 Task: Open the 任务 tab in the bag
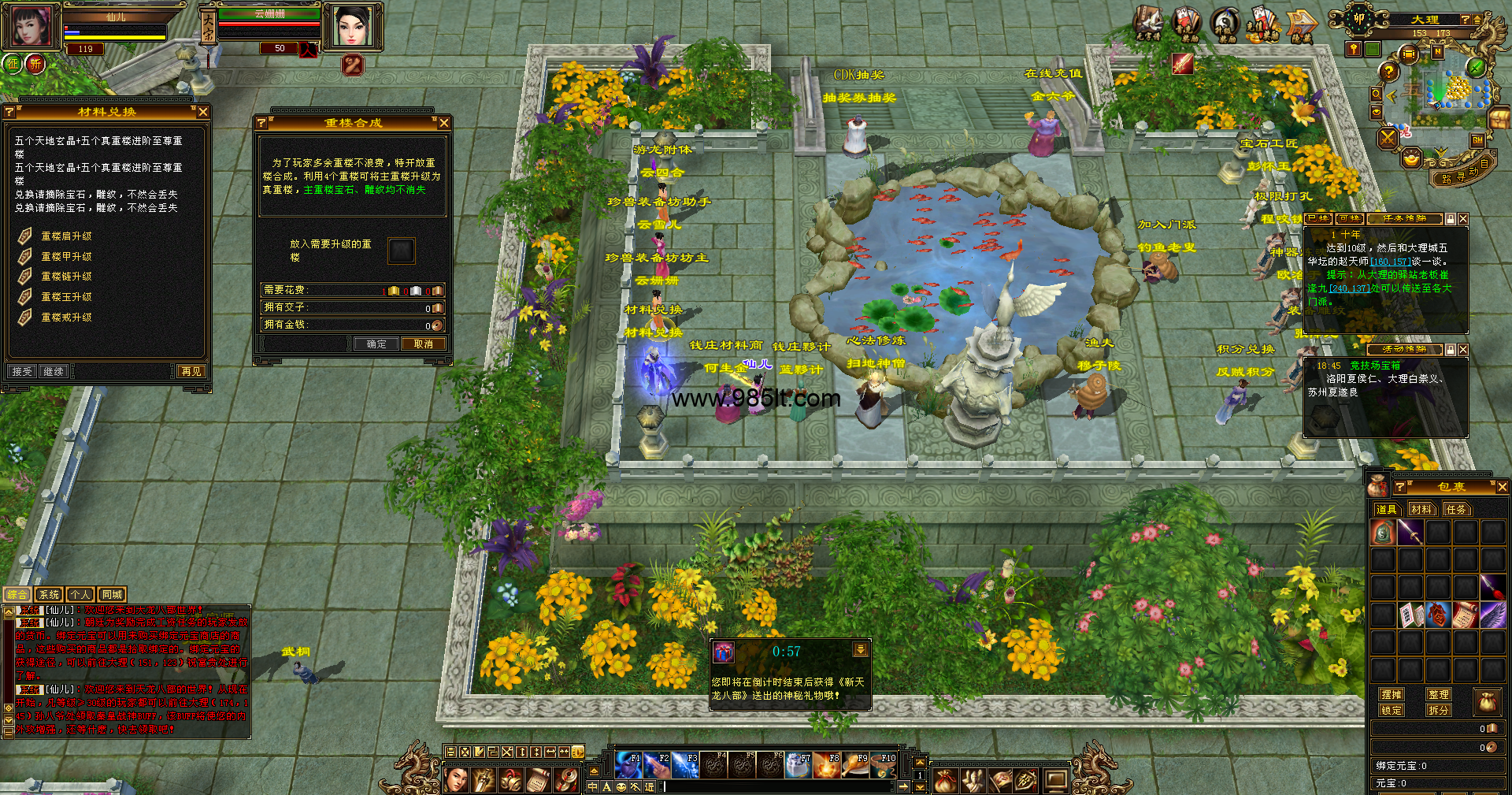click(1457, 510)
